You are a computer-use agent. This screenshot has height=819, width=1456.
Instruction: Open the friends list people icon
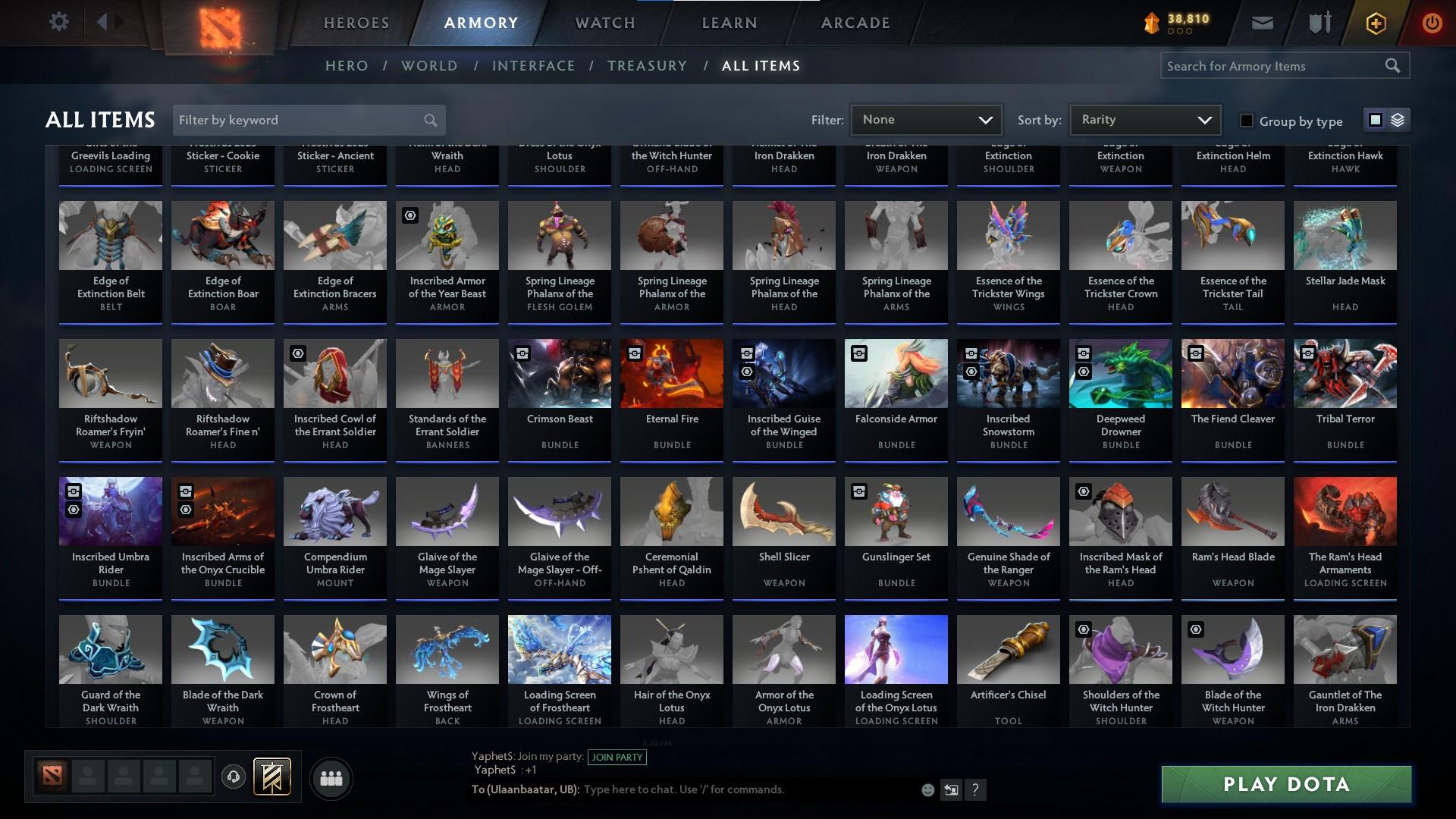[x=330, y=777]
